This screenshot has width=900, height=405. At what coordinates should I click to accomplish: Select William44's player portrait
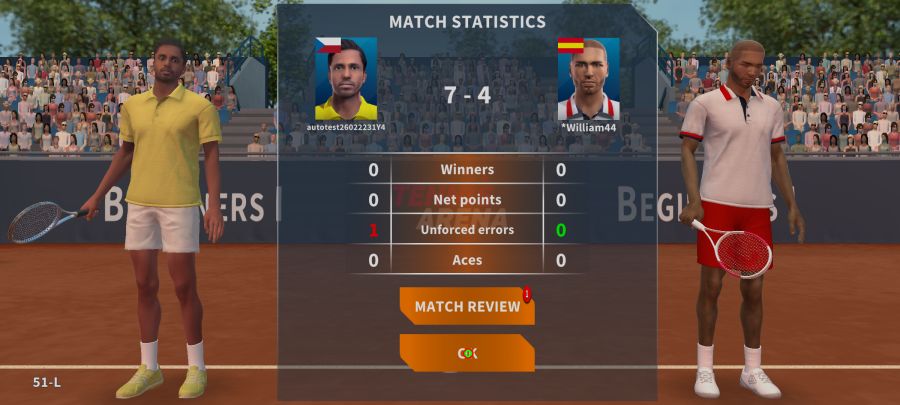coord(588,79)
